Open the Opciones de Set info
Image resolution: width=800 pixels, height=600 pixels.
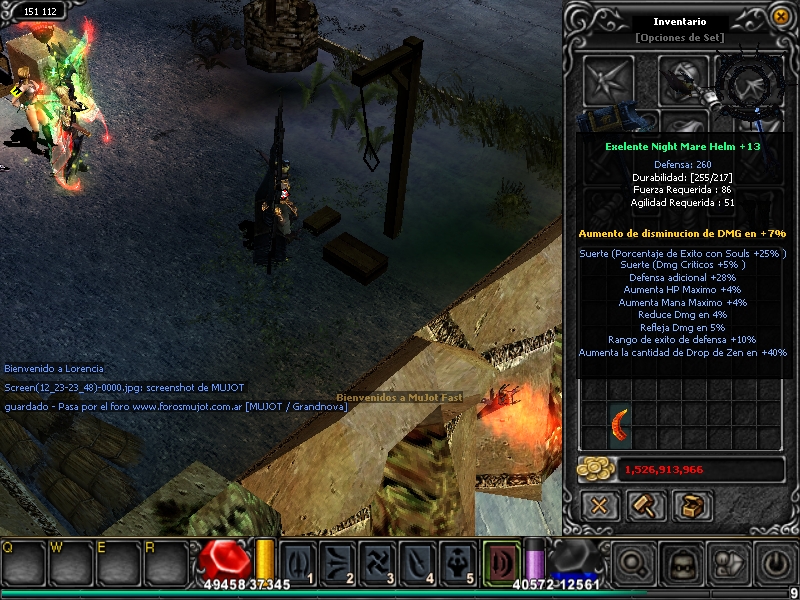tap(677, 38)
